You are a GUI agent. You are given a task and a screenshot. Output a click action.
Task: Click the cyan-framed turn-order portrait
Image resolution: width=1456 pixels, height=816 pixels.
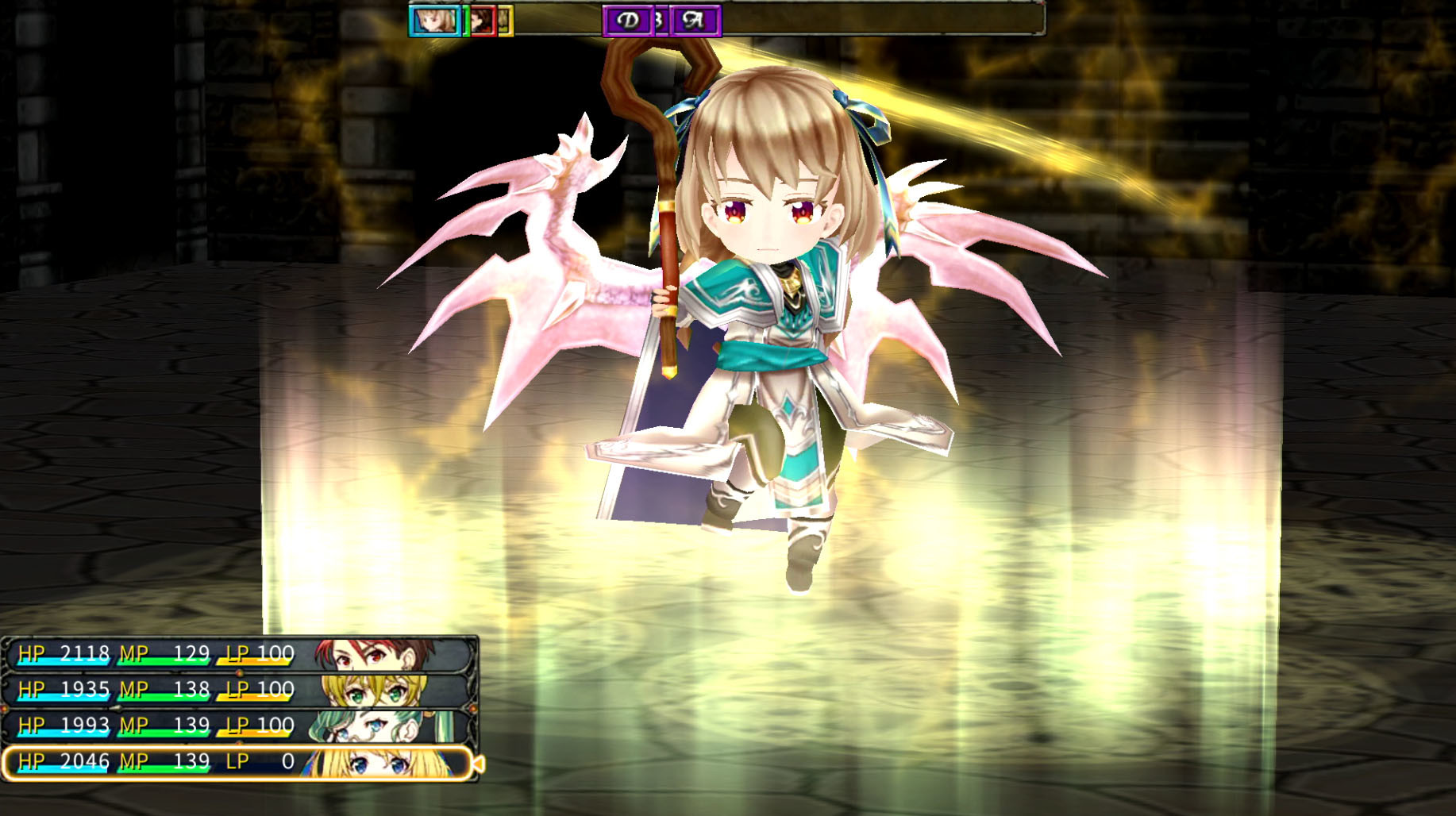[434, 21]
